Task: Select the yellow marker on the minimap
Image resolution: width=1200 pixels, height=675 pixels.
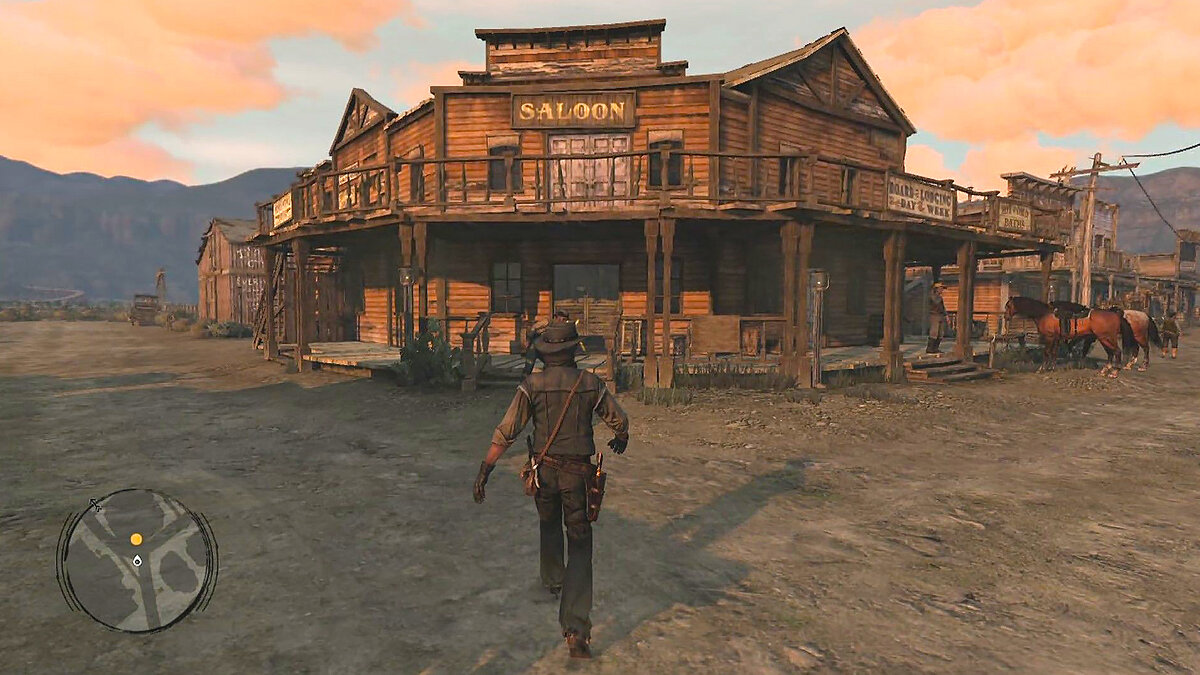Action: (136, 539)
